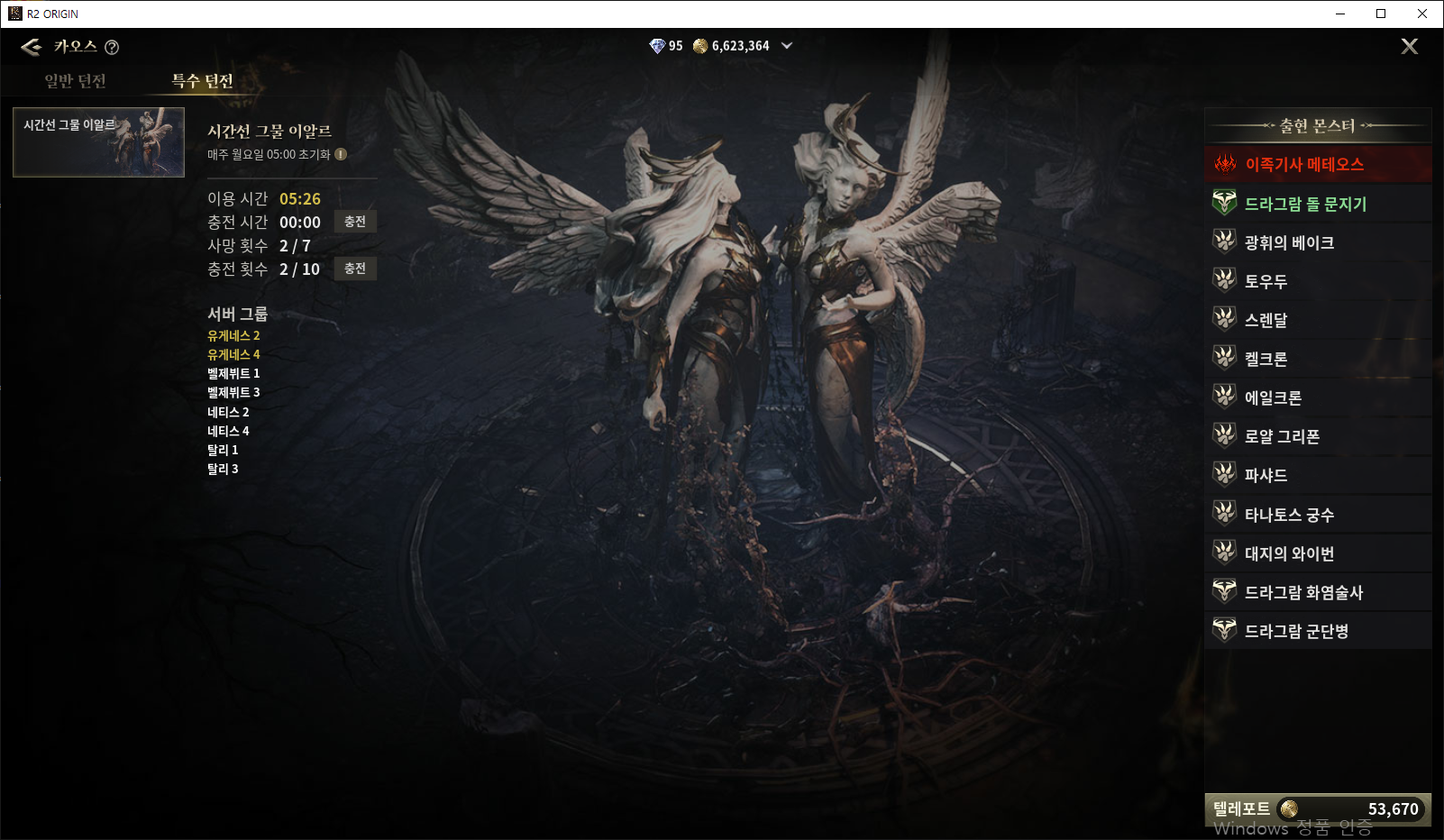
Task: Close the dungeon screen with X
Action: click(x=1409, y=47)
